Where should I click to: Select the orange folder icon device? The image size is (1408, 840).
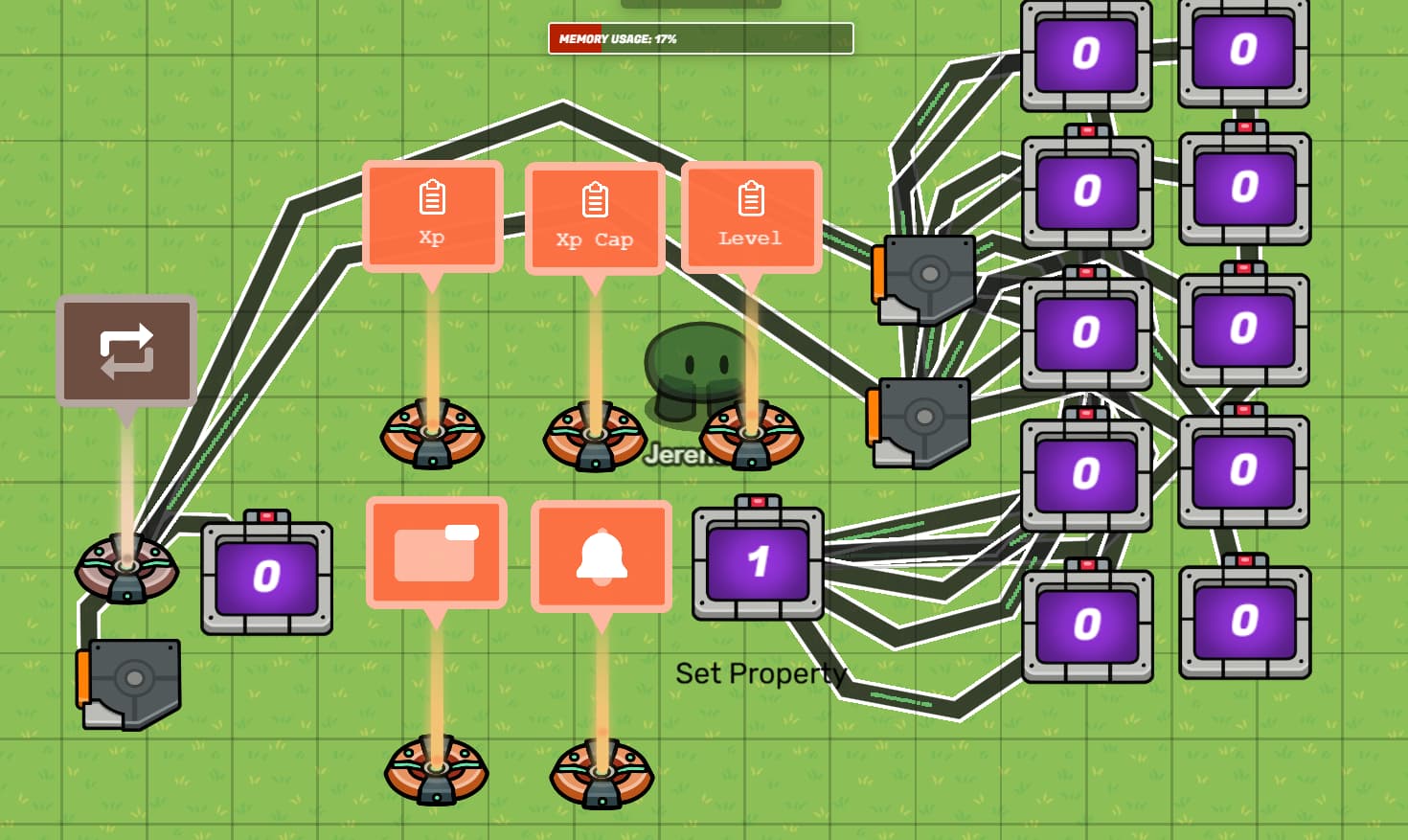[436, 552]
